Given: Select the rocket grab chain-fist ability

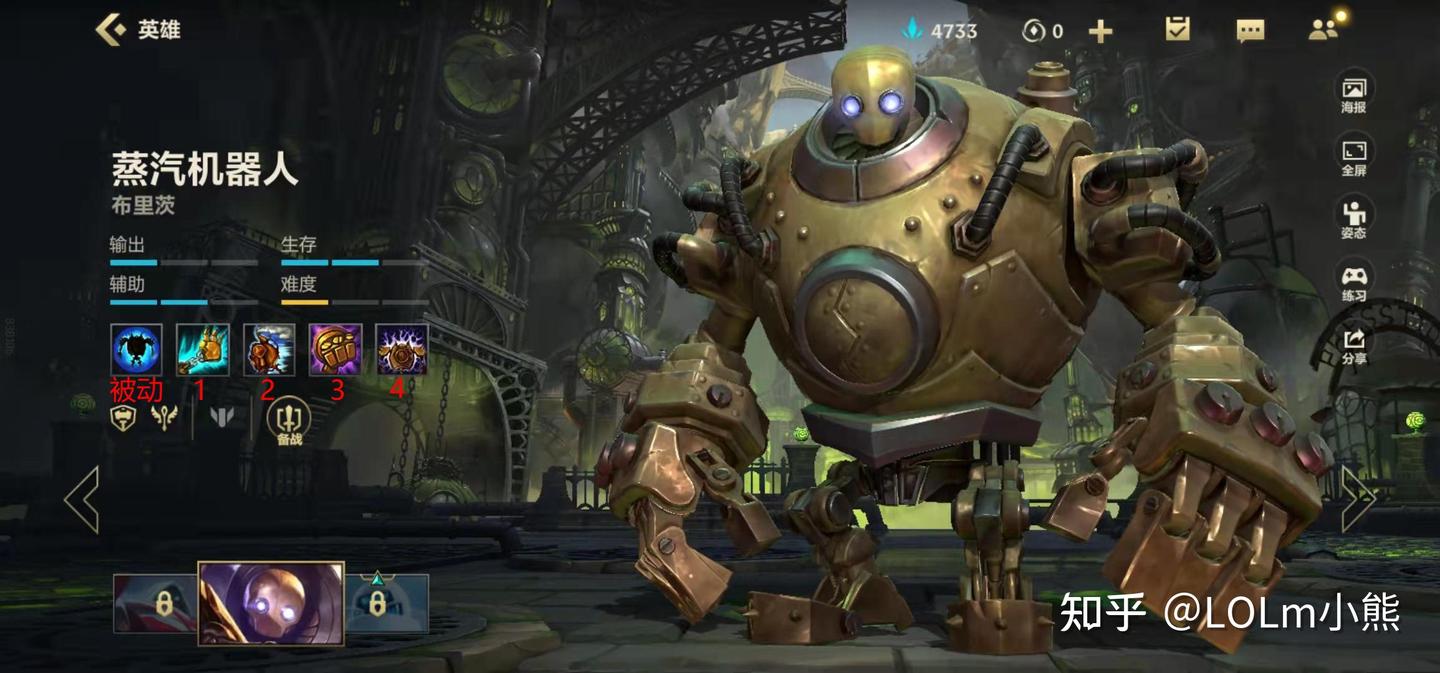Looking at the screenshot, I should tap(203, 350).
